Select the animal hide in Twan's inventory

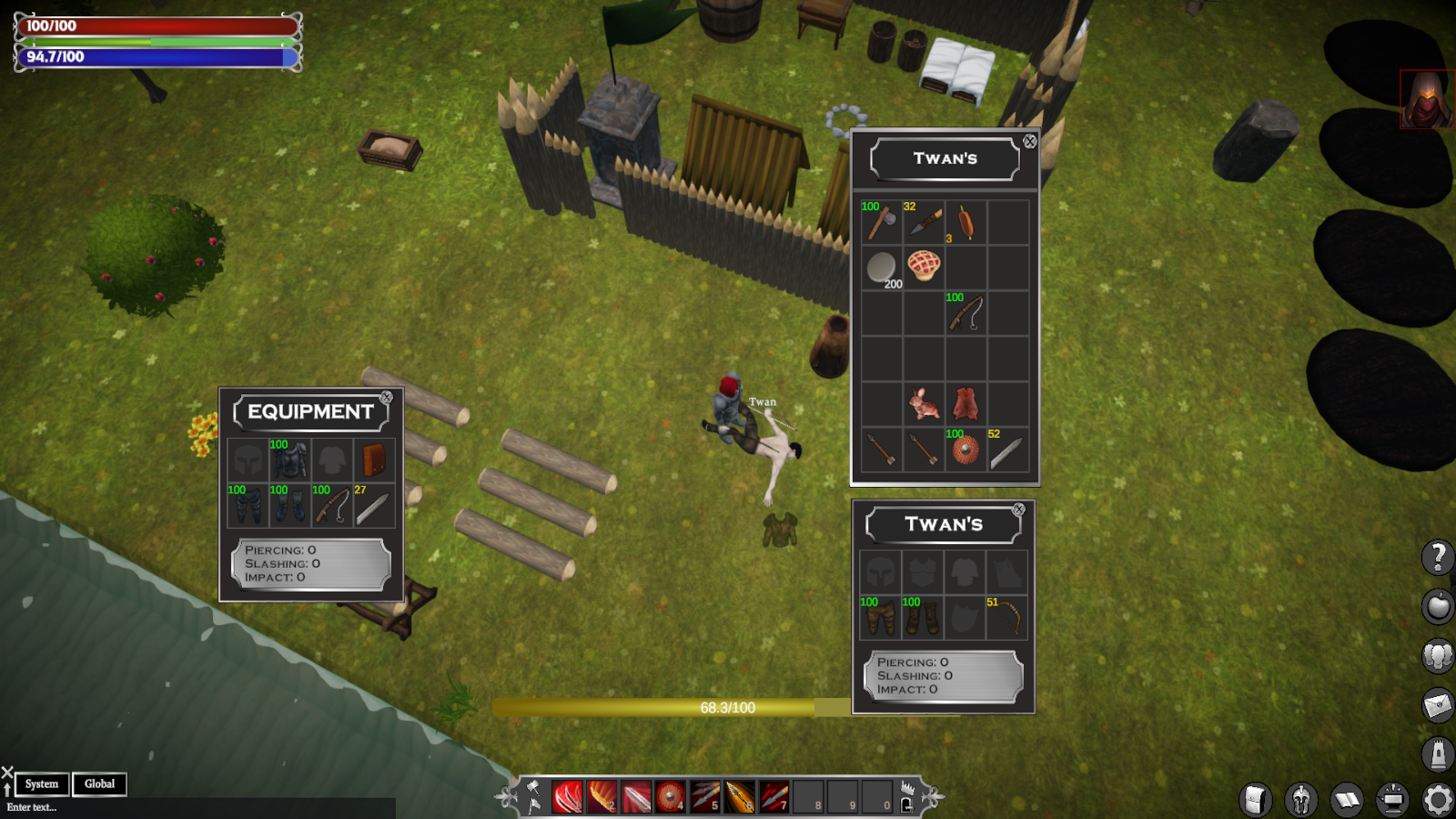[x=965, y=403]
